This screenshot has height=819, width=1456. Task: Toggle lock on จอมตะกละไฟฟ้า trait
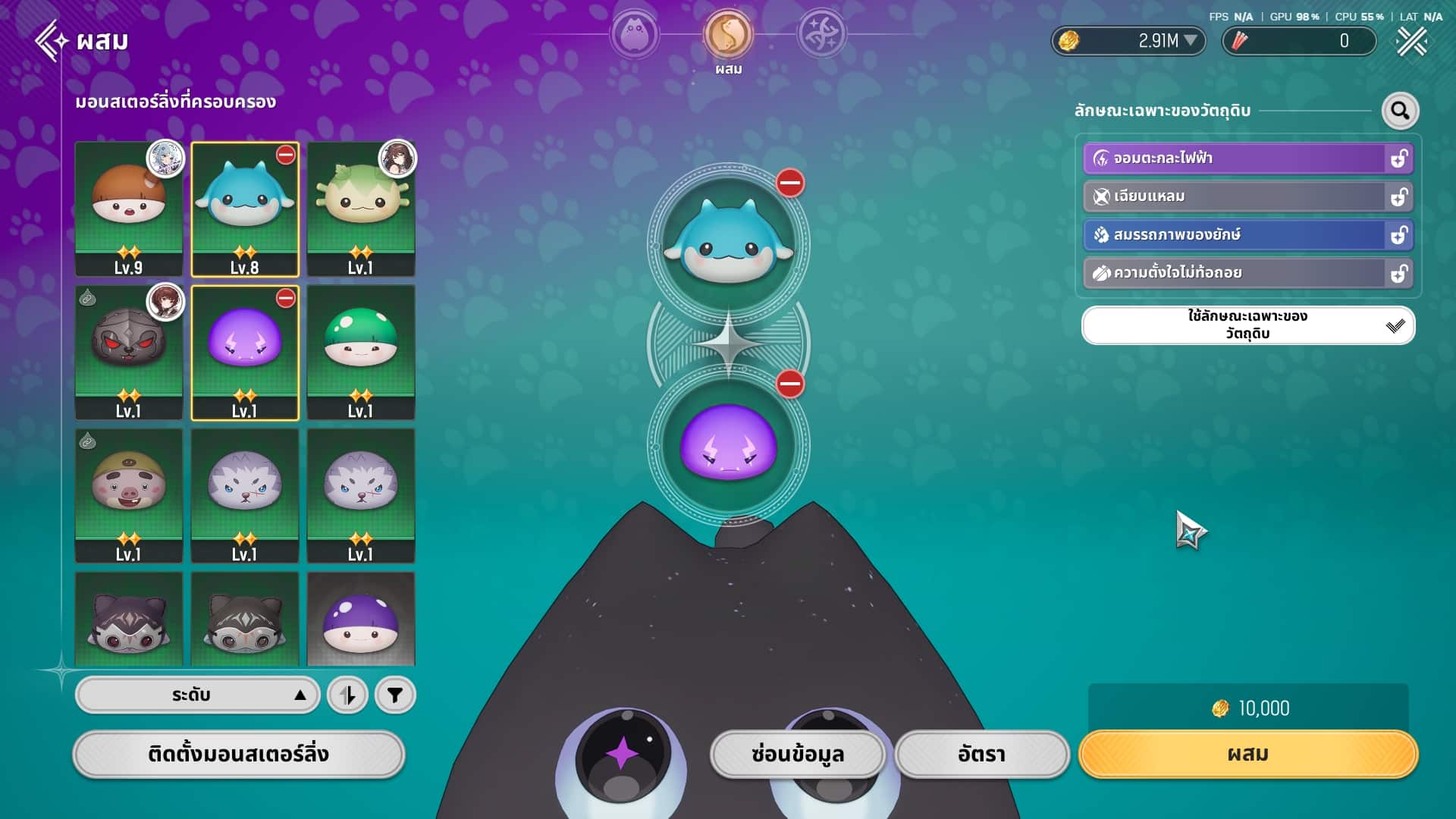click(1398, 158)
